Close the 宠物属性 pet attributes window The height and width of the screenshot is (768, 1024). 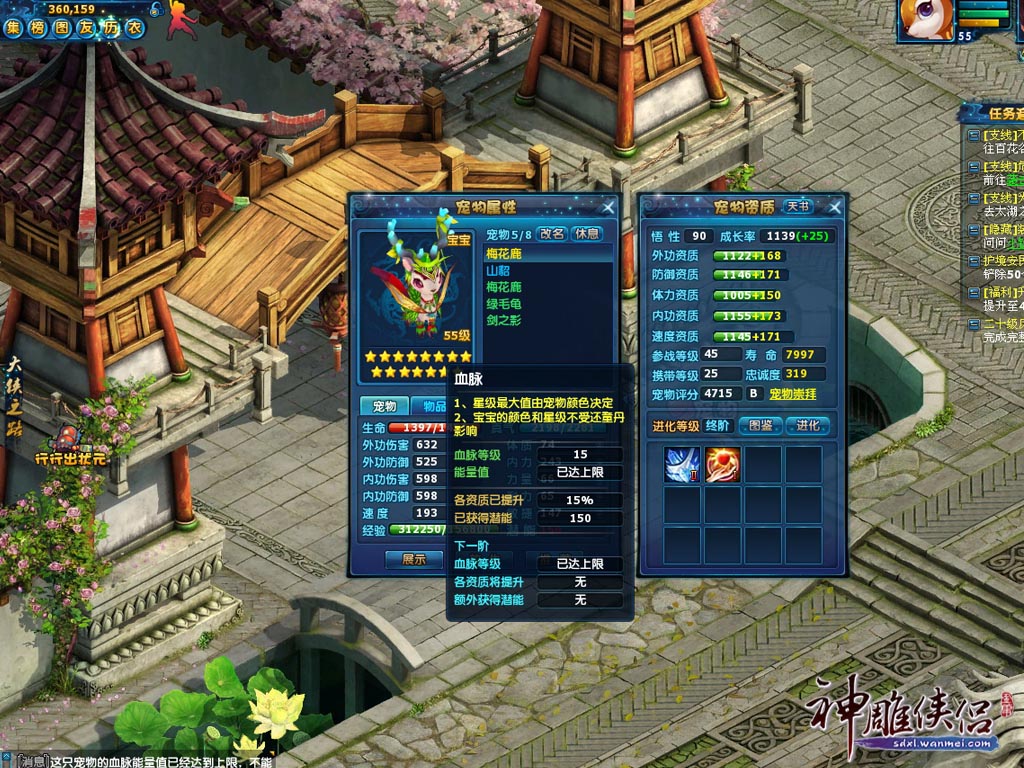coord(608,207)
